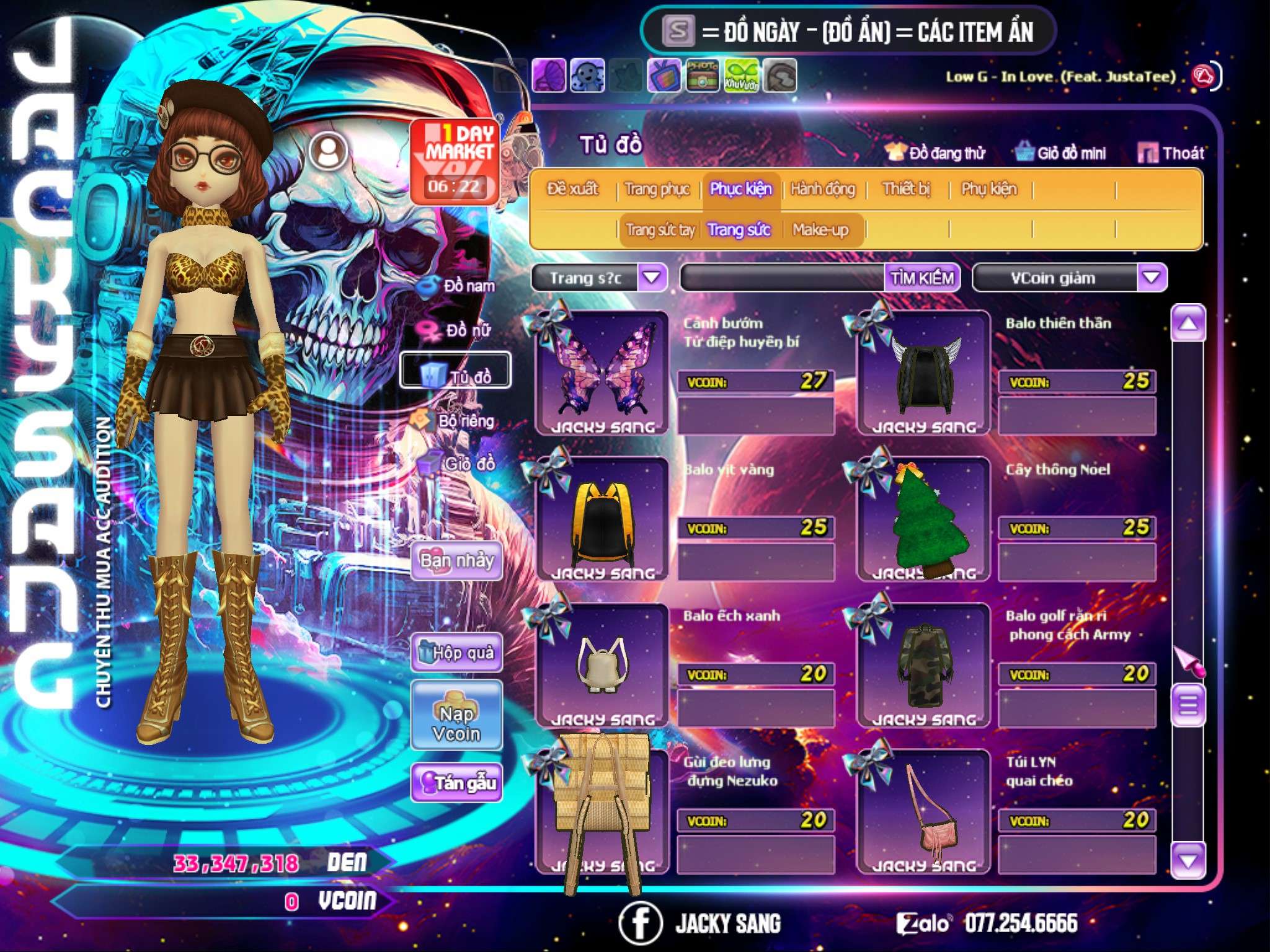
Task: Browse the Đồ nam menu
Action: pyautogui.click(x=459, y=286)
